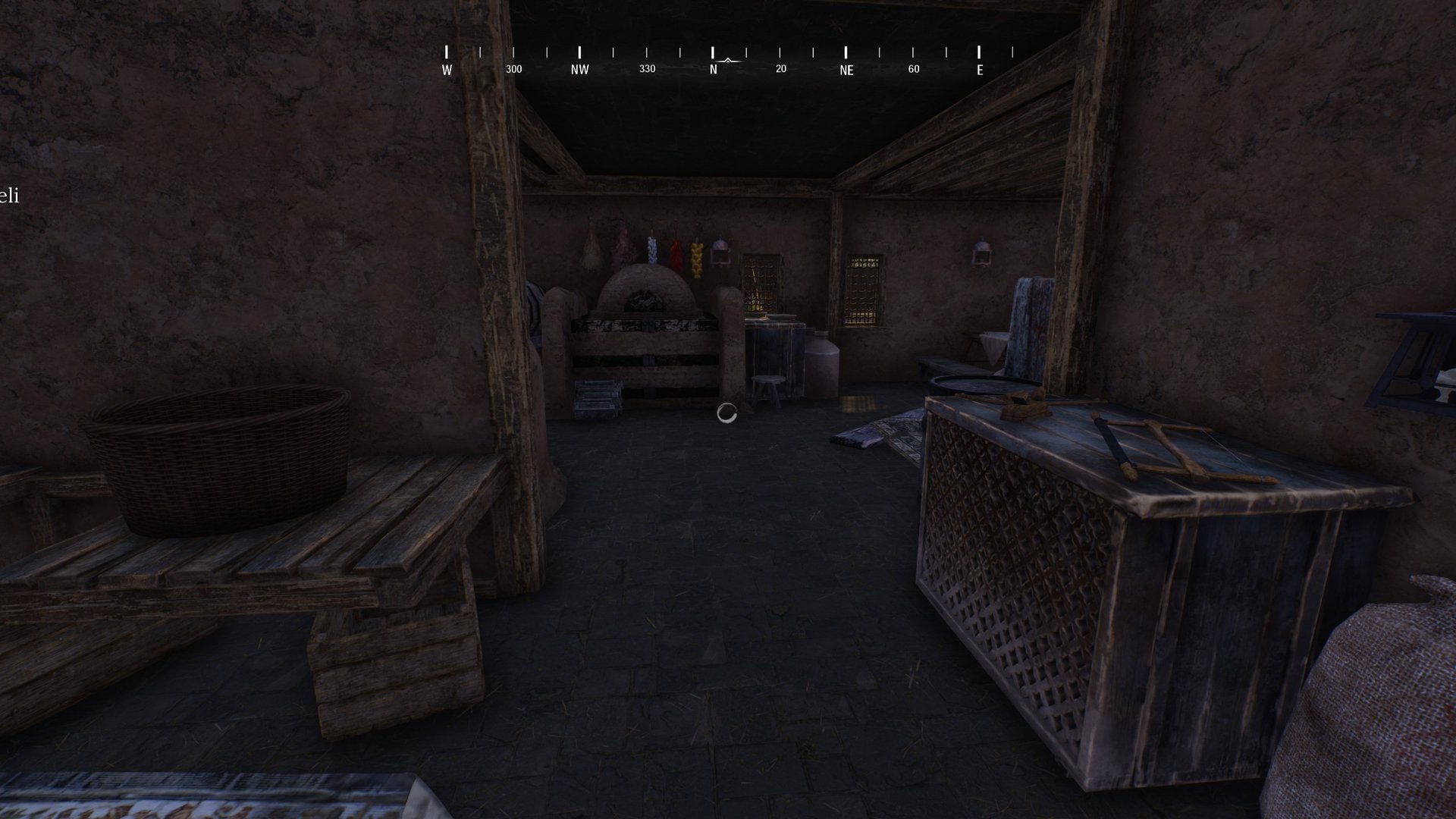Click the E marker on the compass bar

[x=979, y=68]
